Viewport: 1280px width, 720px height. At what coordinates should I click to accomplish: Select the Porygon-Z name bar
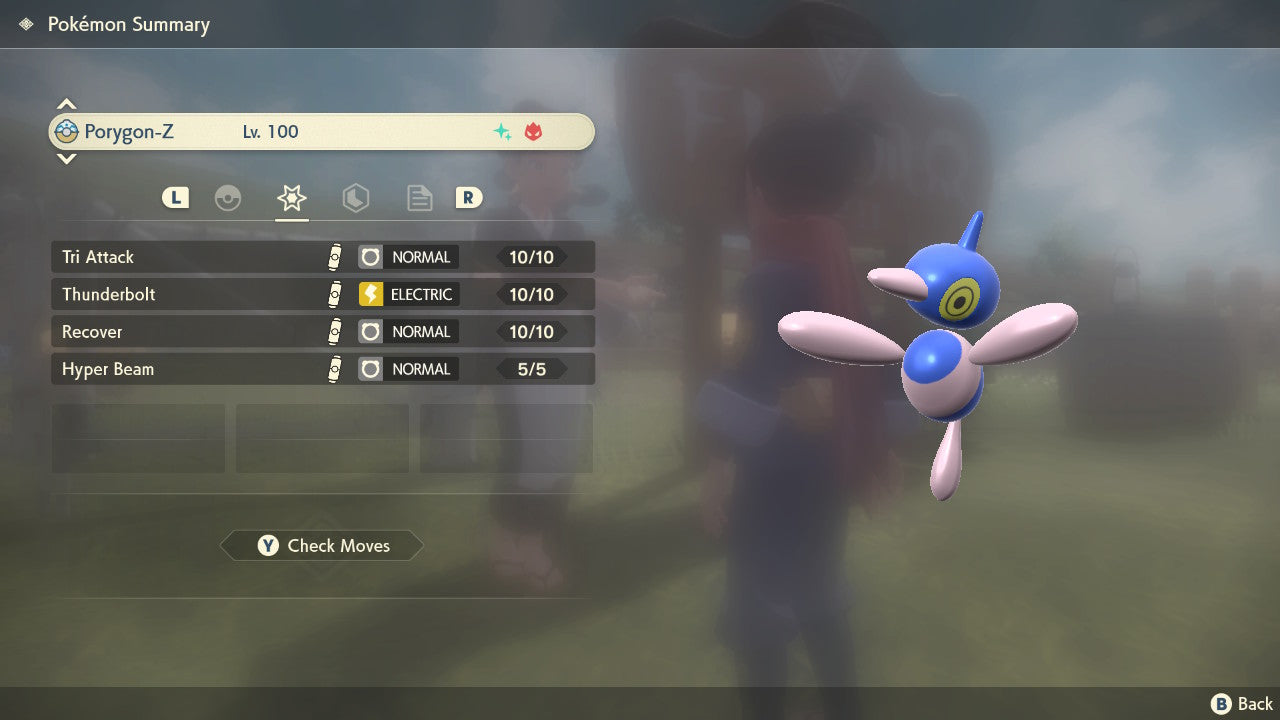point(322,132)
